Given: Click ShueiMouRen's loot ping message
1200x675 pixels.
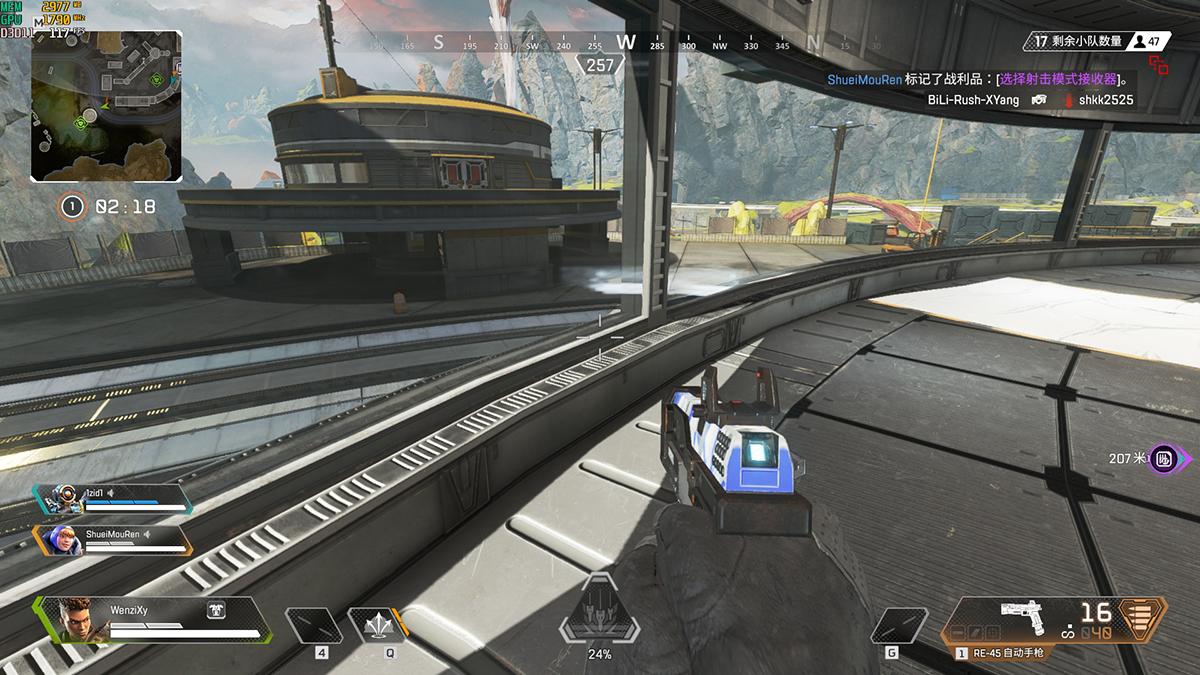Looking at the screenshot, I should pos(978,79).
